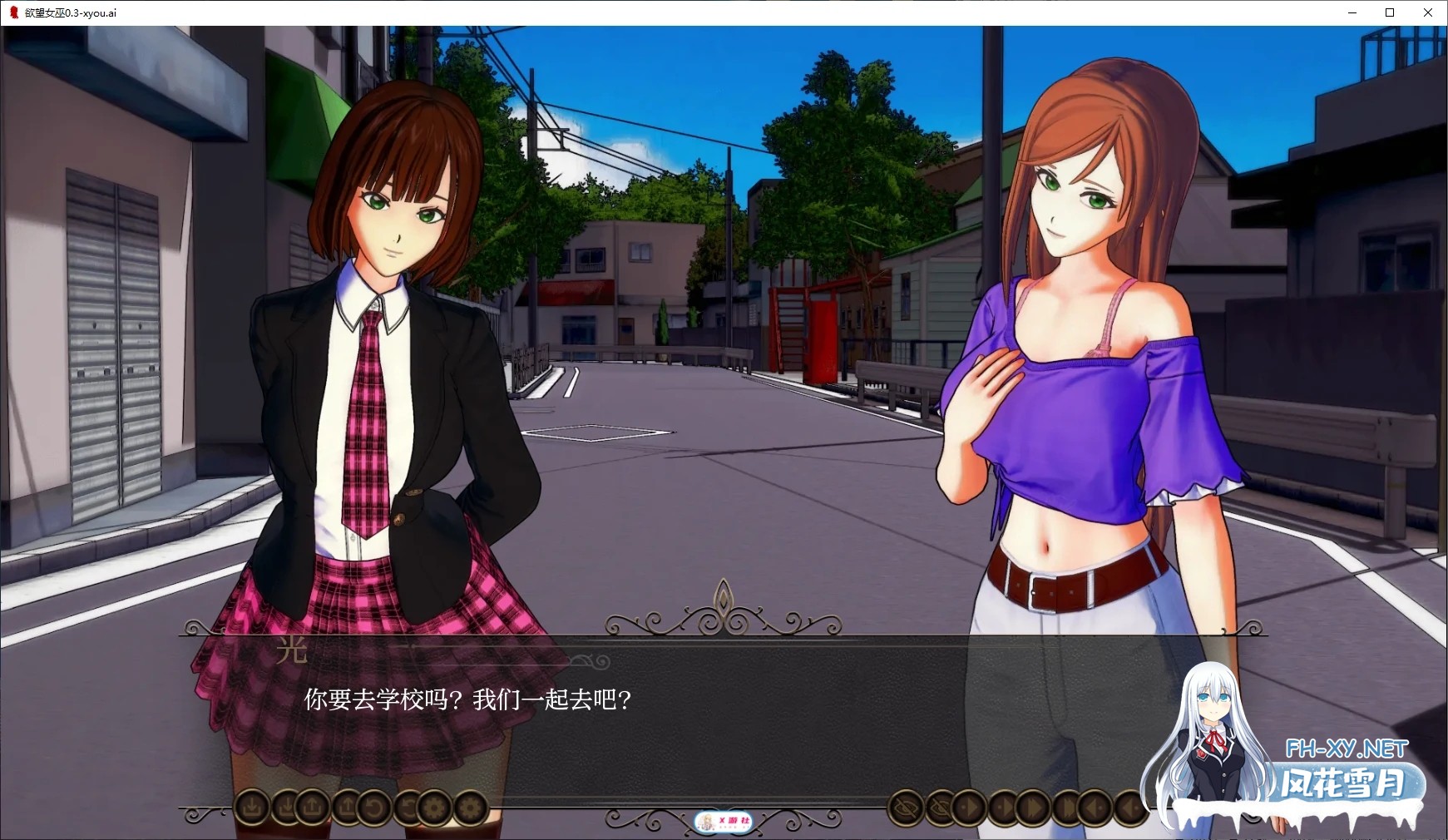Click the dialogue text to advance the story

pos(466,699)
